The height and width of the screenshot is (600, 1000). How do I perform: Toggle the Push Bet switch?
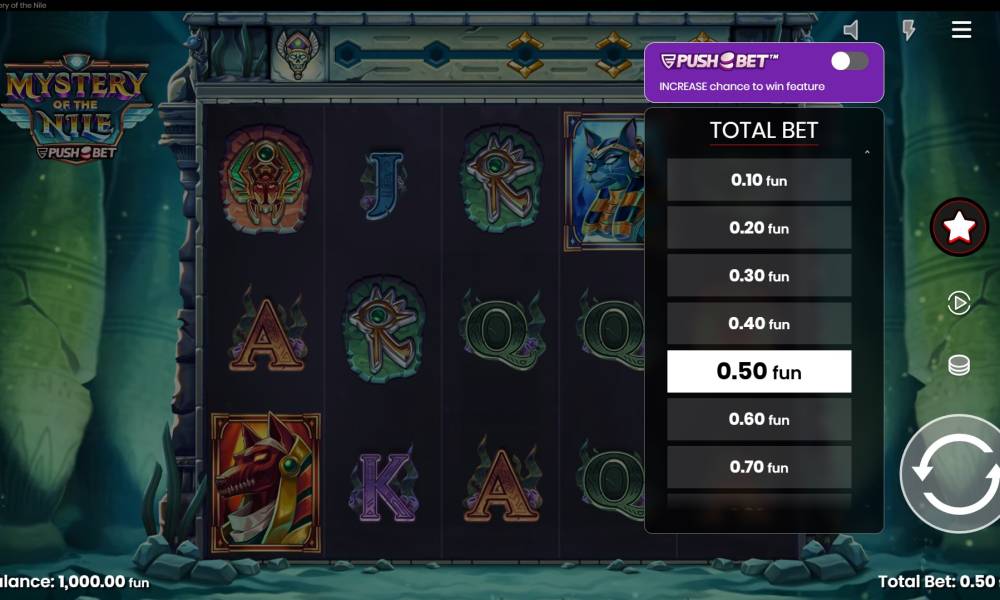849,61
